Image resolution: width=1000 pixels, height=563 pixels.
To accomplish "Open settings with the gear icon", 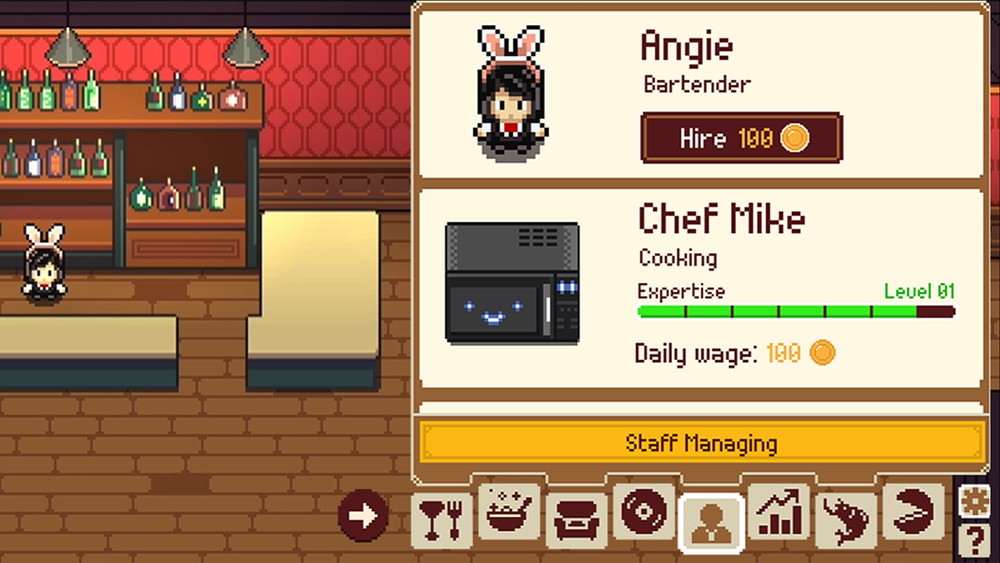I will tap(974, 502).
